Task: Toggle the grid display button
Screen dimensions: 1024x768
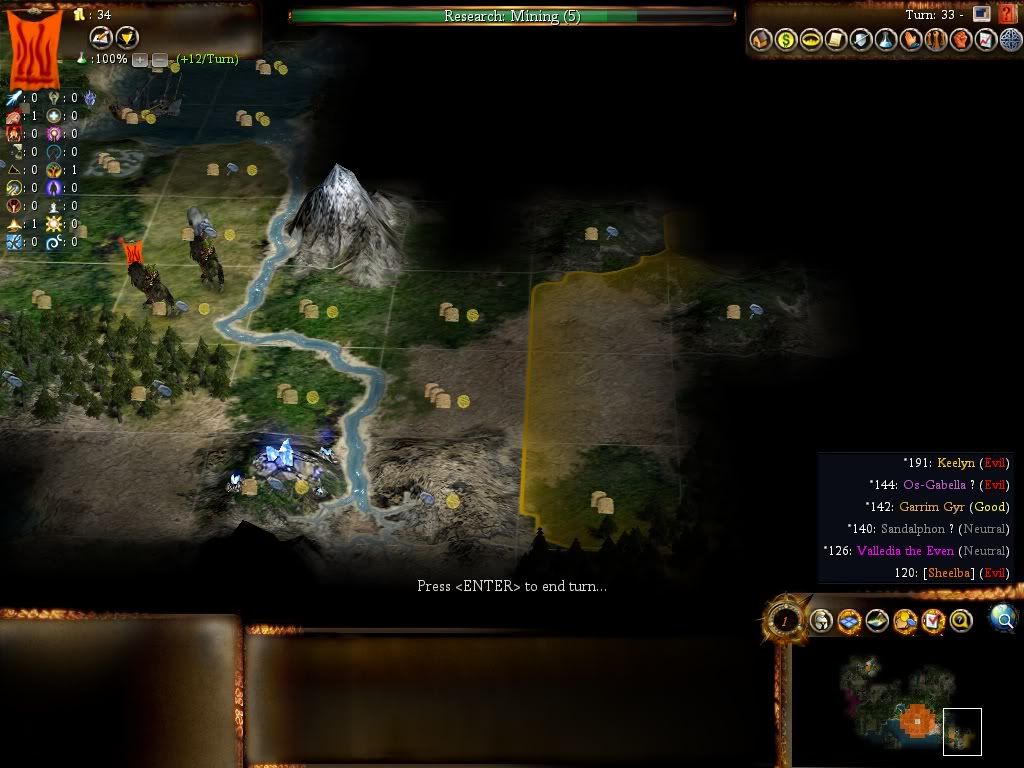Action: pos(850,622)
